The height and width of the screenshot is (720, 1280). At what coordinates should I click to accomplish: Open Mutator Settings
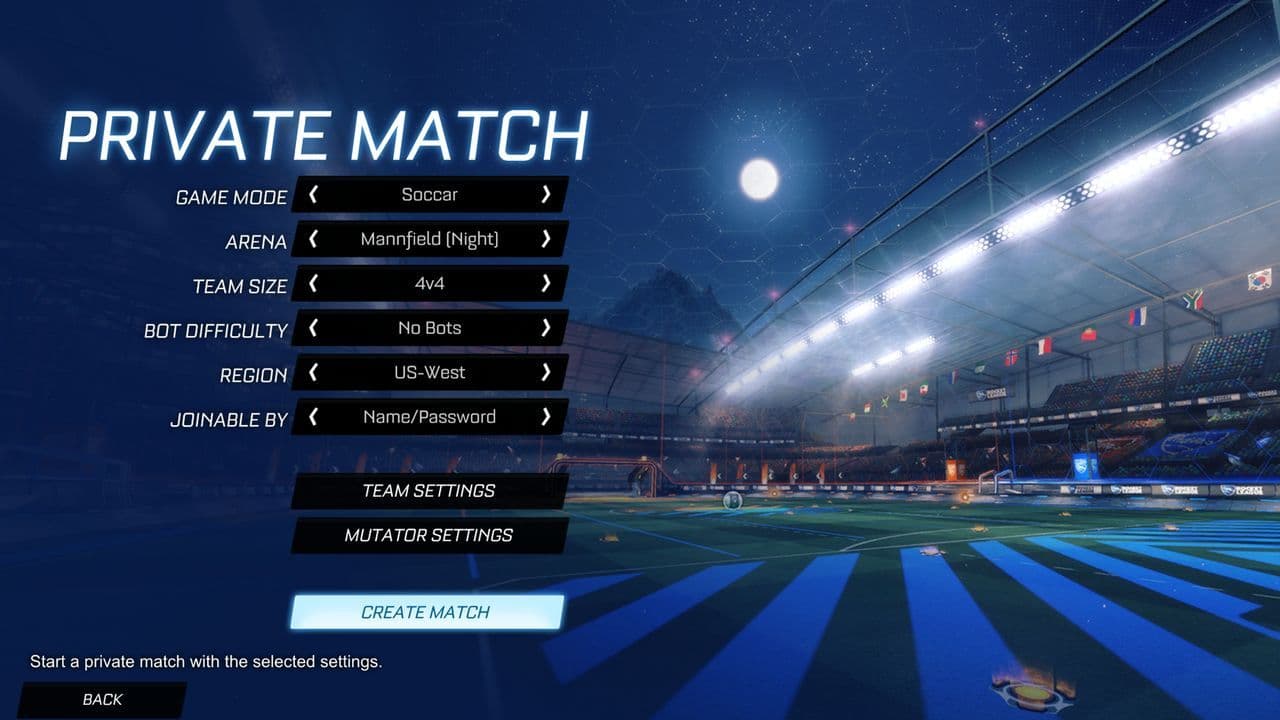click(430, 536)
